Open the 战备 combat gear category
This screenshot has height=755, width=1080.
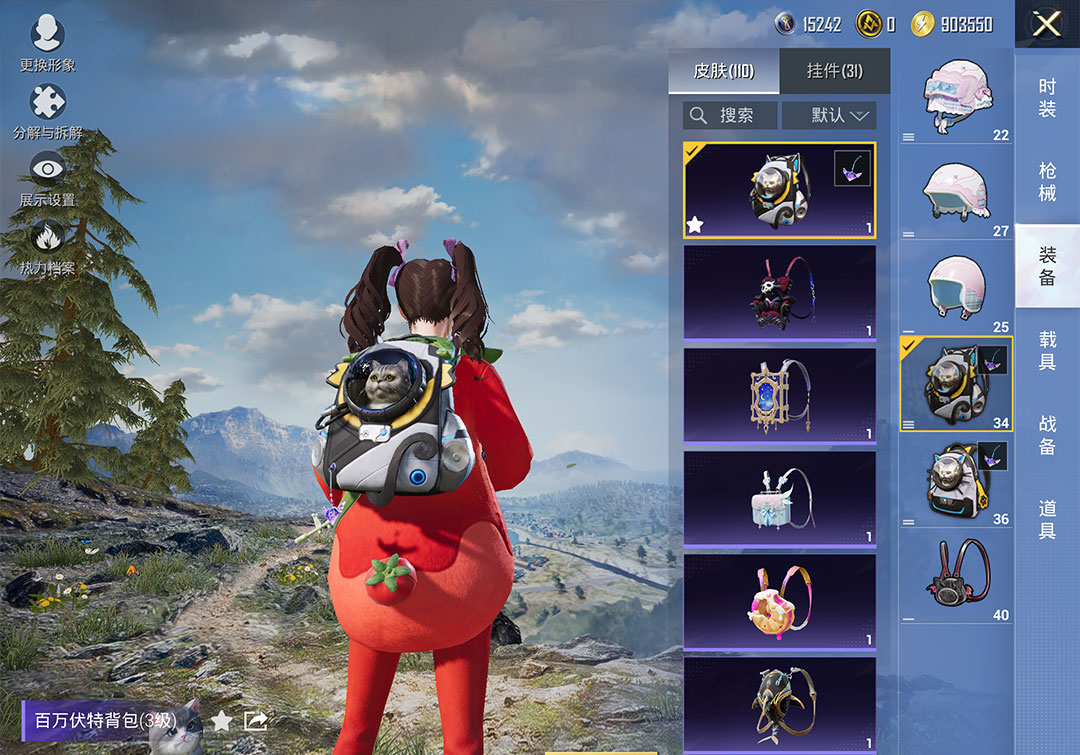[x=1047, y=434]
